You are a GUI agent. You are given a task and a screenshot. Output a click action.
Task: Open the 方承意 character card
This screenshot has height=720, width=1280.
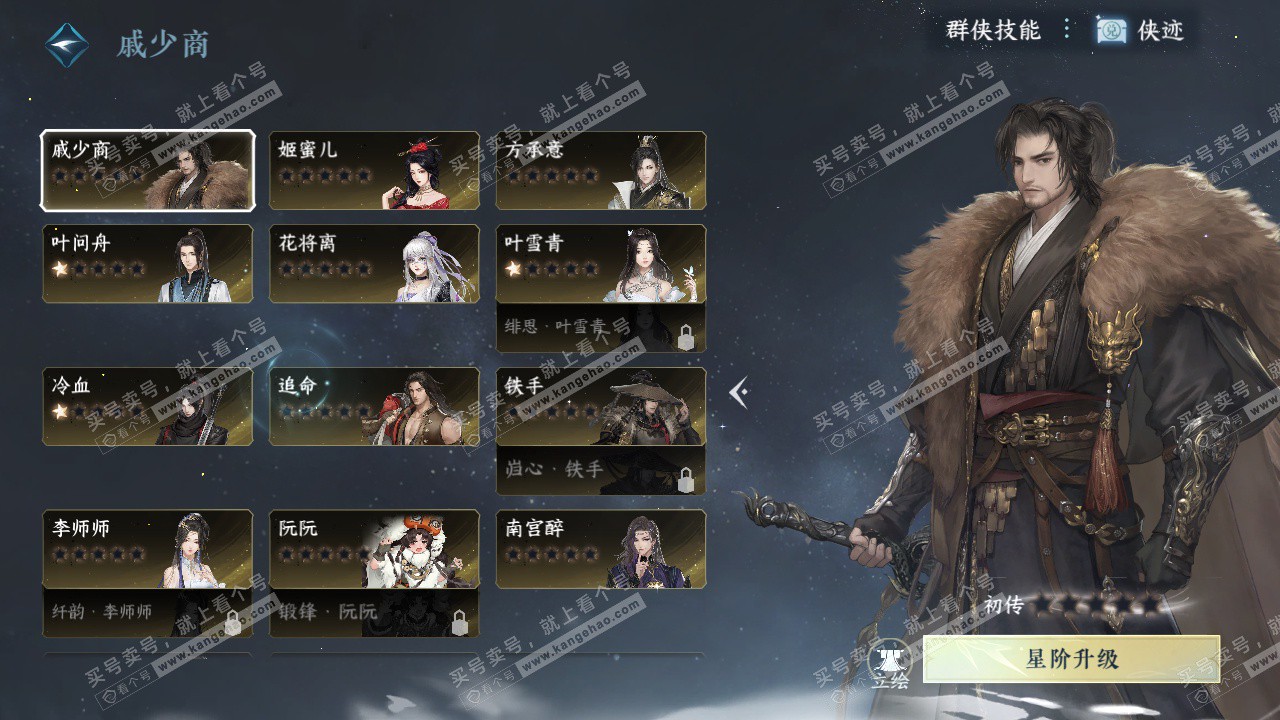pos(601,171)
